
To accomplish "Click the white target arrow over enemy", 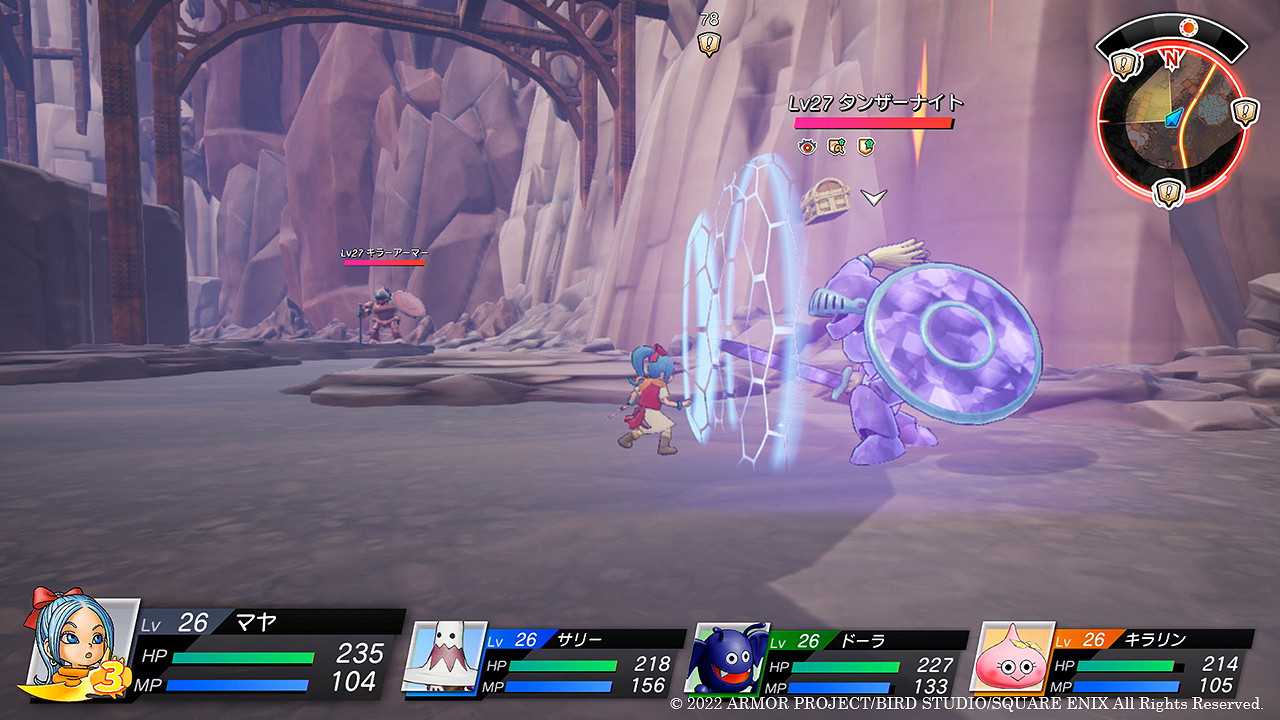I will (x=874, y=198).
